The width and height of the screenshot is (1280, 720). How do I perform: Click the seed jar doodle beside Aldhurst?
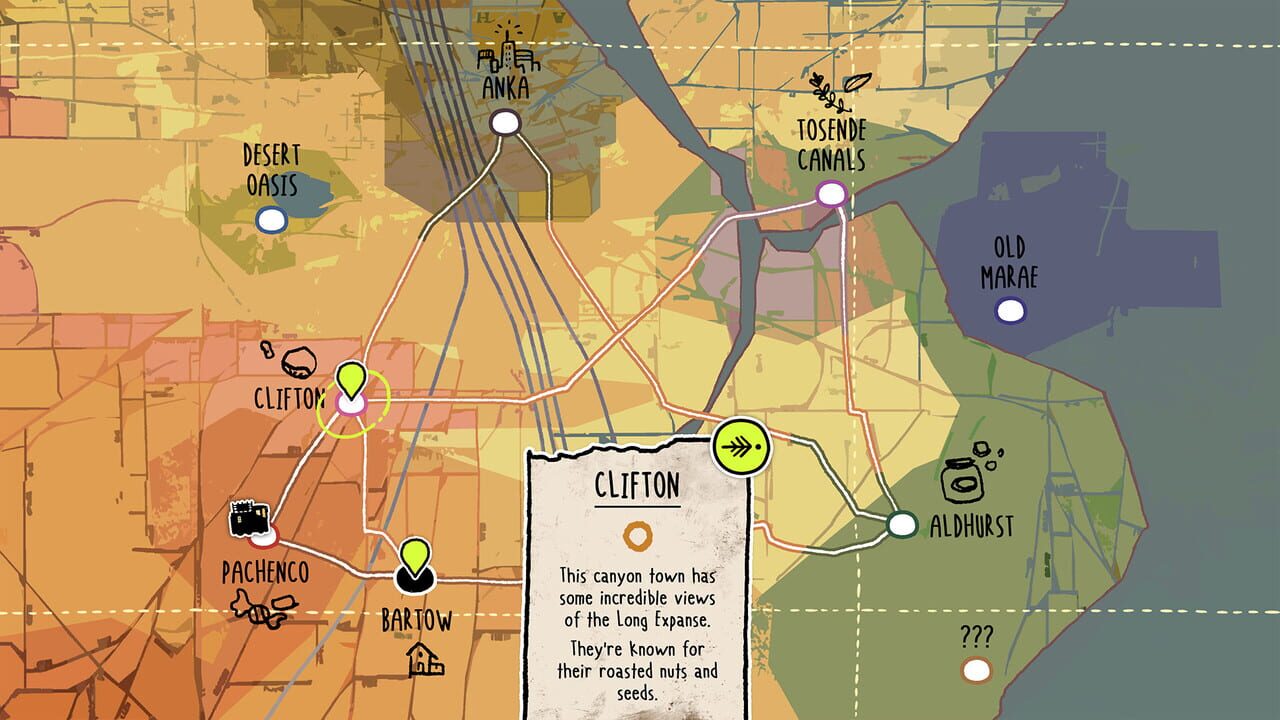(x=965, y=480)
